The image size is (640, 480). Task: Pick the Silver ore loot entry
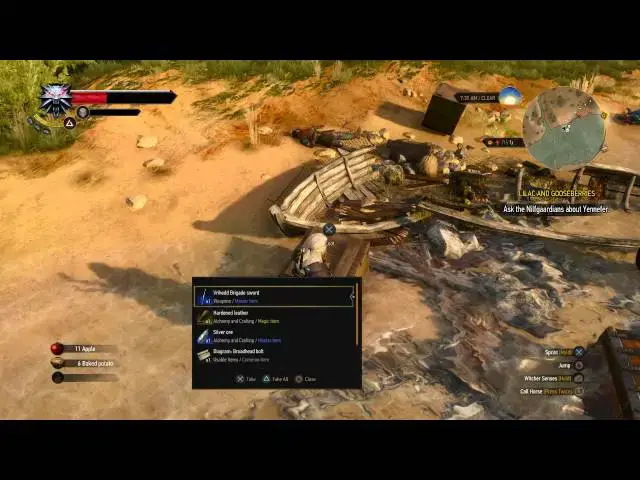click(274, 336)
